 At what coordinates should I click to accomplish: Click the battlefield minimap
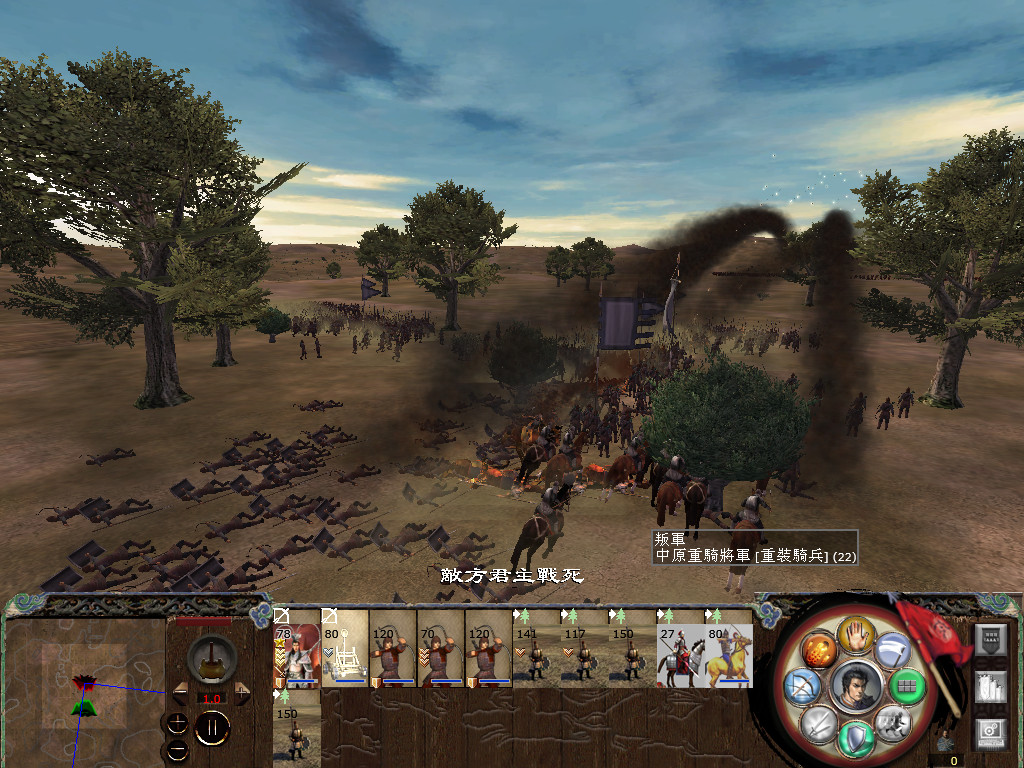coord(84,686)
